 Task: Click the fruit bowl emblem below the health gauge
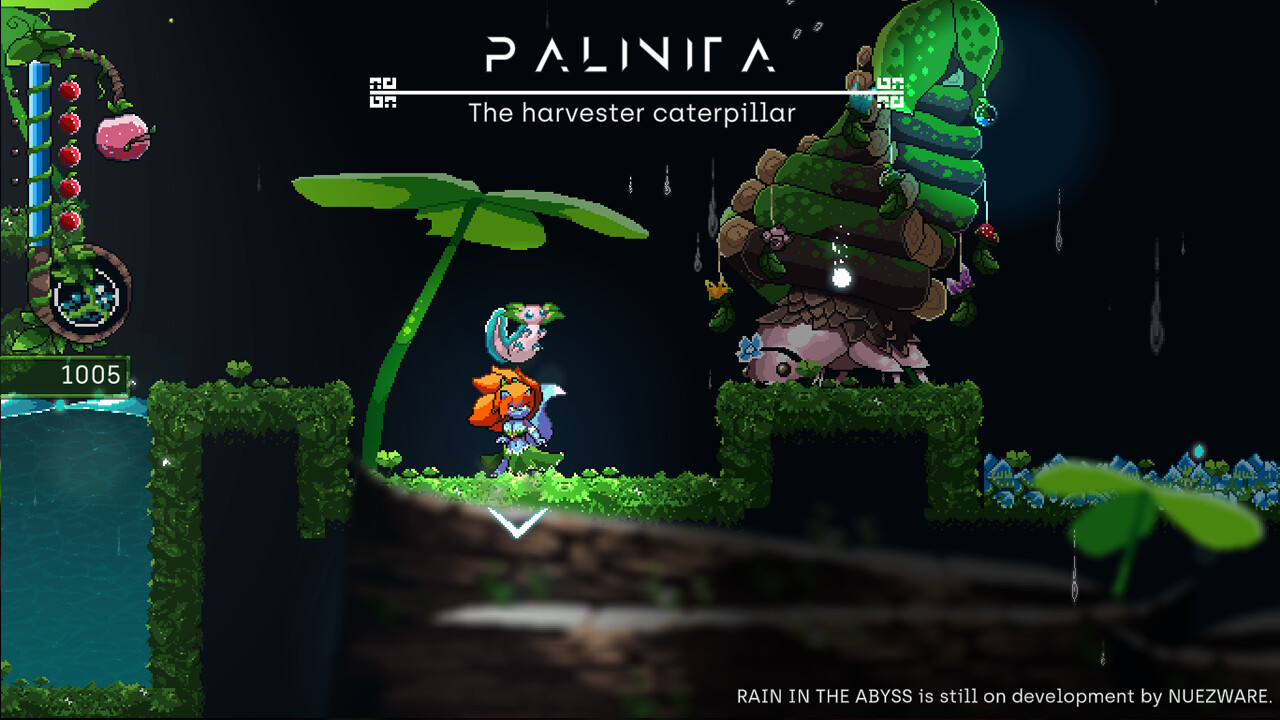pyautogui.click(x=87, y=298)
